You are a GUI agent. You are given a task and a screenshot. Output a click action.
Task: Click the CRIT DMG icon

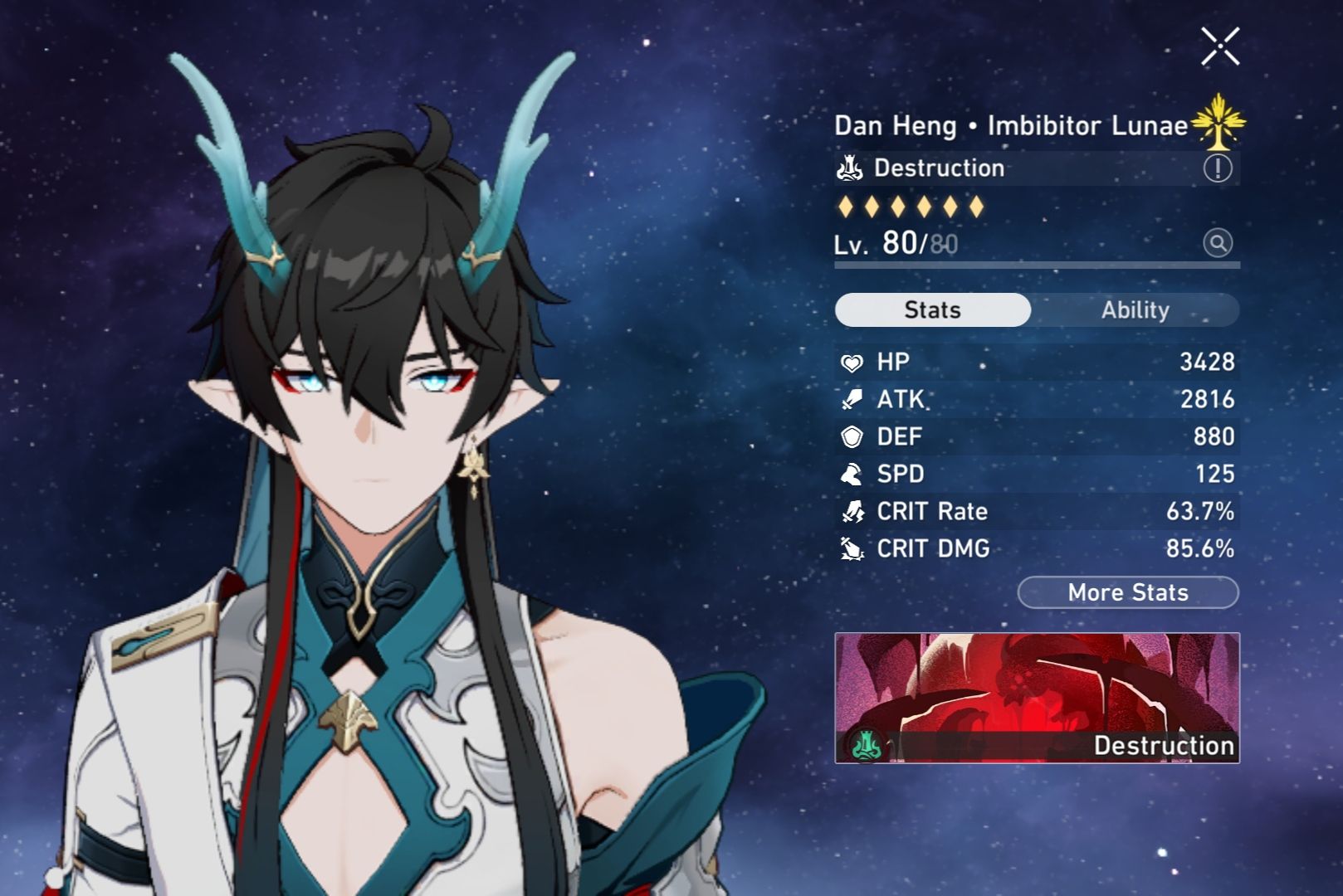[853, 548]
